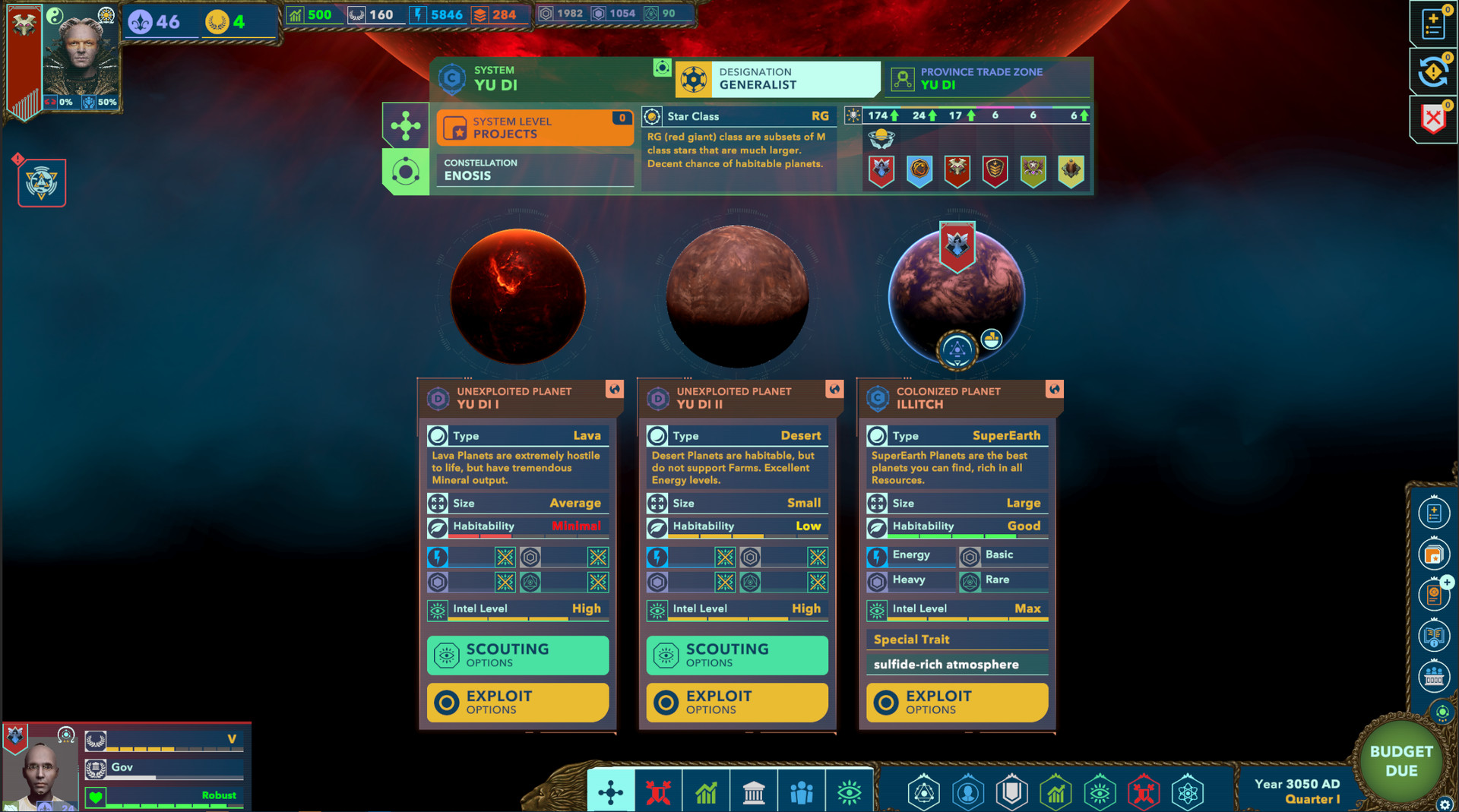Open the Economy chart tab at bottom
Image resolution: width=1459 pixels, height=812 pixels.
tap(706, 792)
